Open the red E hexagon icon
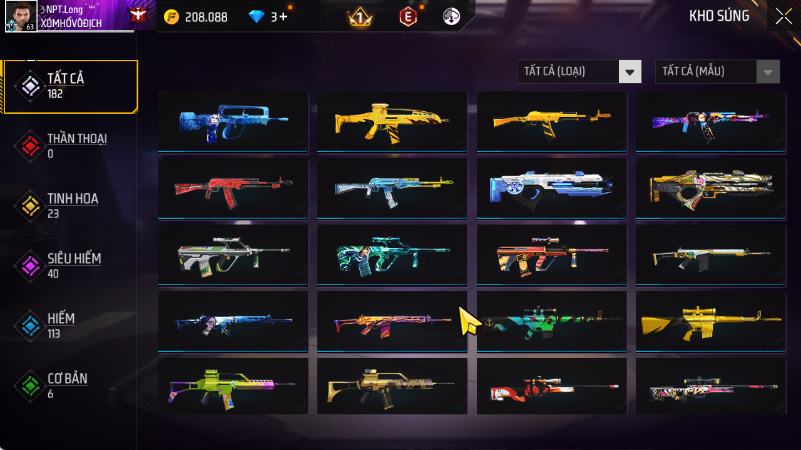The image size is (801, 450). (x=407, y=17)
